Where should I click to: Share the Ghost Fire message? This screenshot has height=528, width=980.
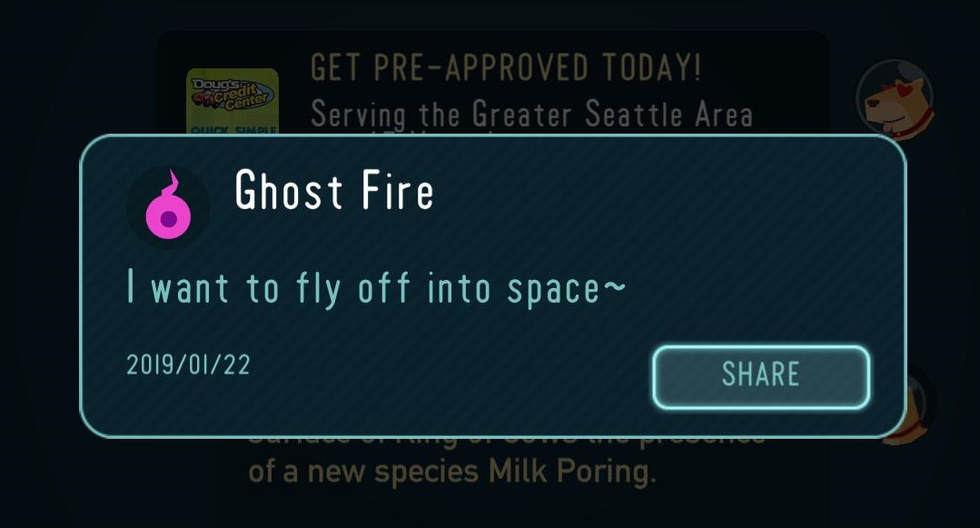pyautogui.click(x=761, y=376)
